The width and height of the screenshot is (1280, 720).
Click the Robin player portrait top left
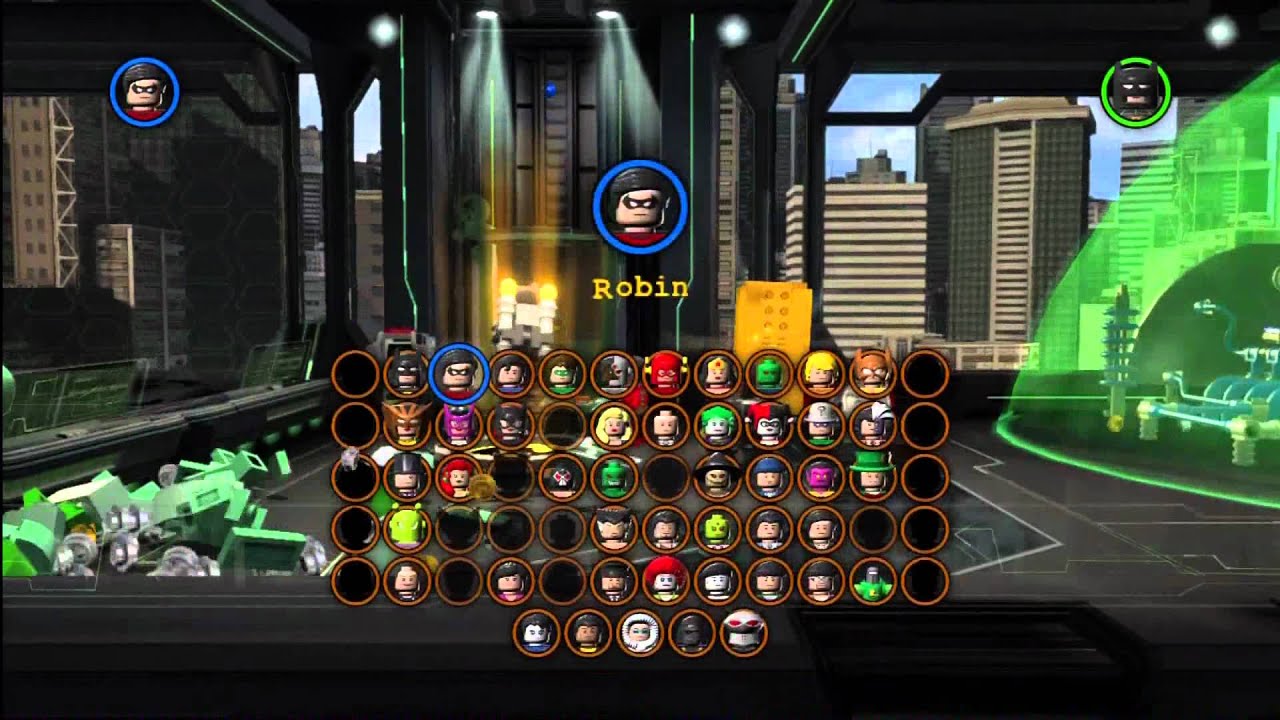coord(145,90)
